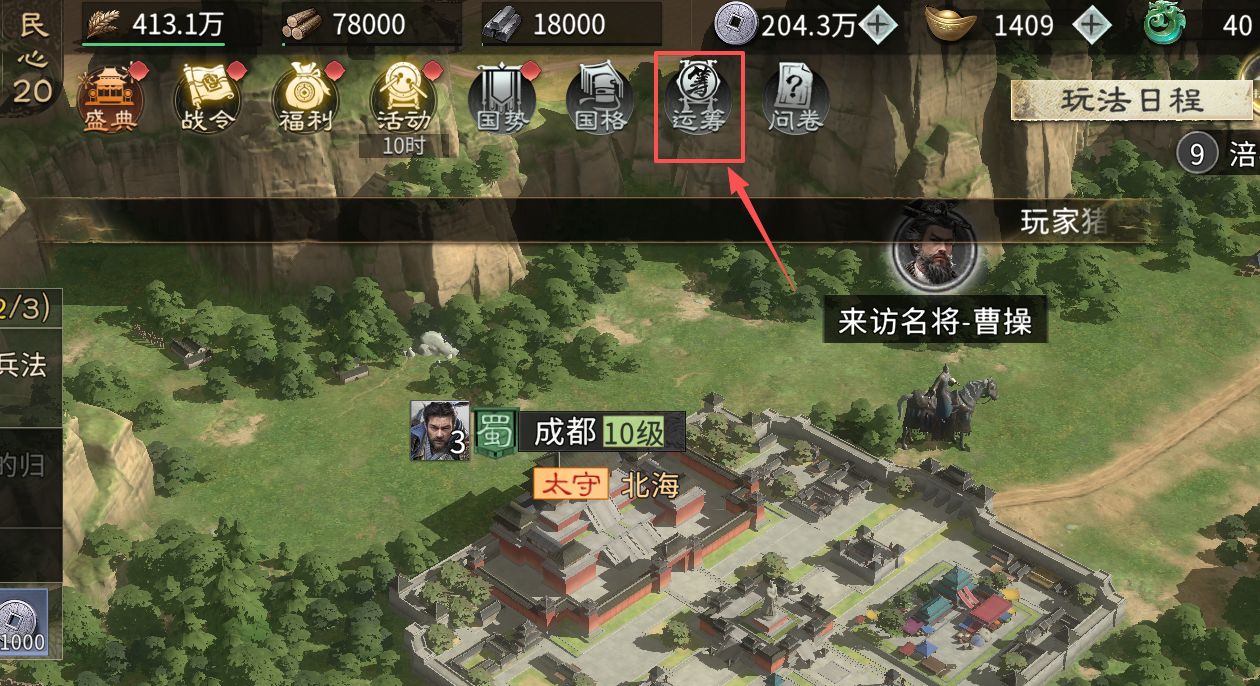Show the 国势 national situation panel
The image size is (1260, 686).
(x=501, y=98)
